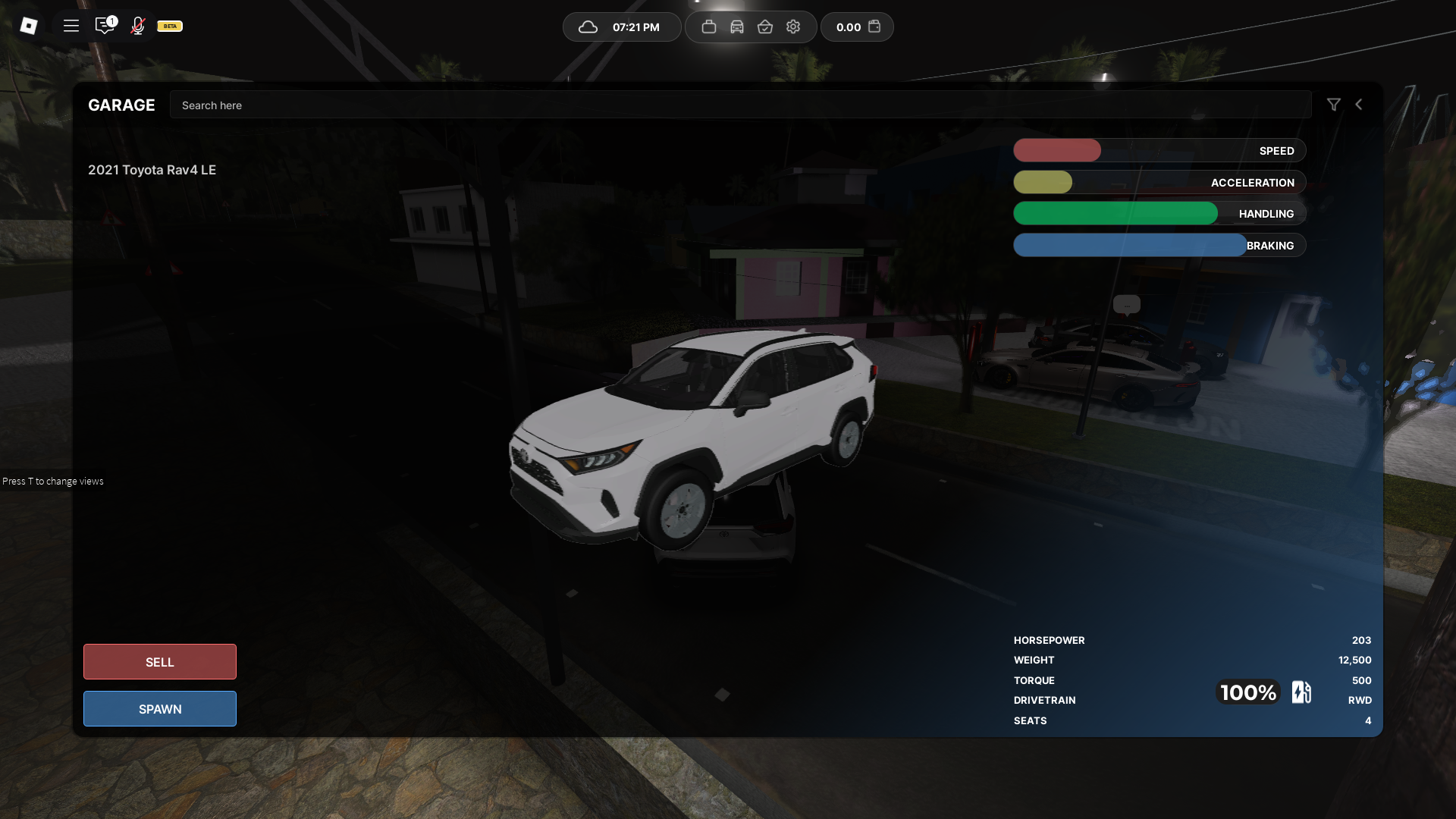Image resolution: width=1456 pixels, height=819 pixels.
Task: Spawn the vehicle using the SPAWN button
Action: [x=159, y=709]
